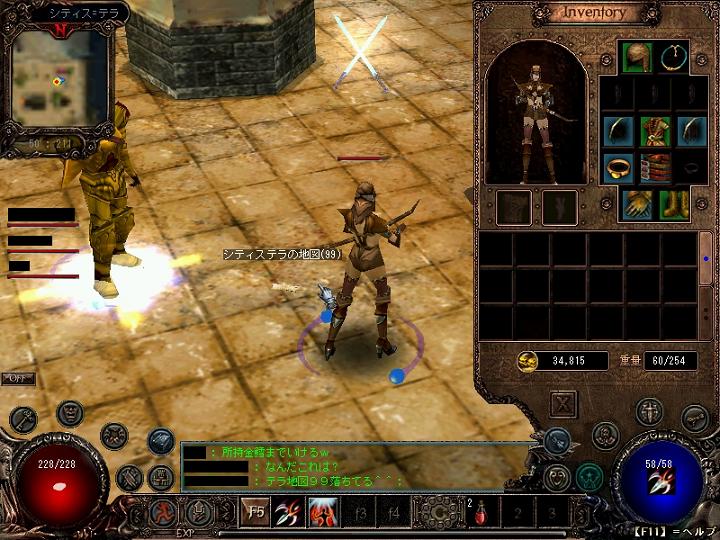Activate the F5 skill slot
Image resolution: width=720 pixels, height=540 pixels.
(x=257, y=514)
